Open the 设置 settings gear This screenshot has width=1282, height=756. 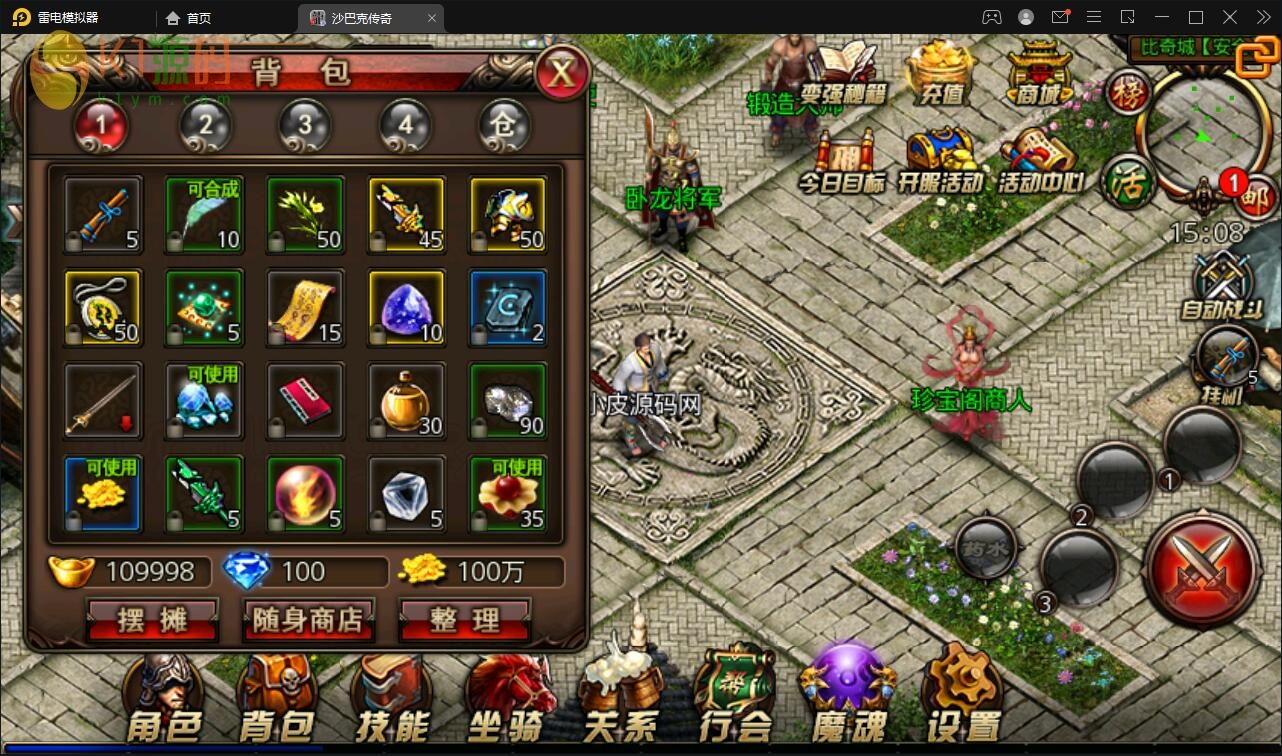pyautogui.click(x=962, y=700)
